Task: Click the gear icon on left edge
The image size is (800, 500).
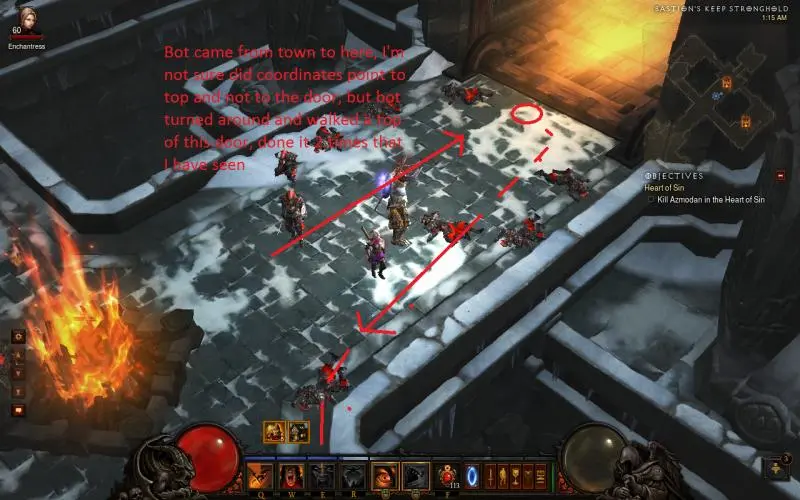Action: 19,337
